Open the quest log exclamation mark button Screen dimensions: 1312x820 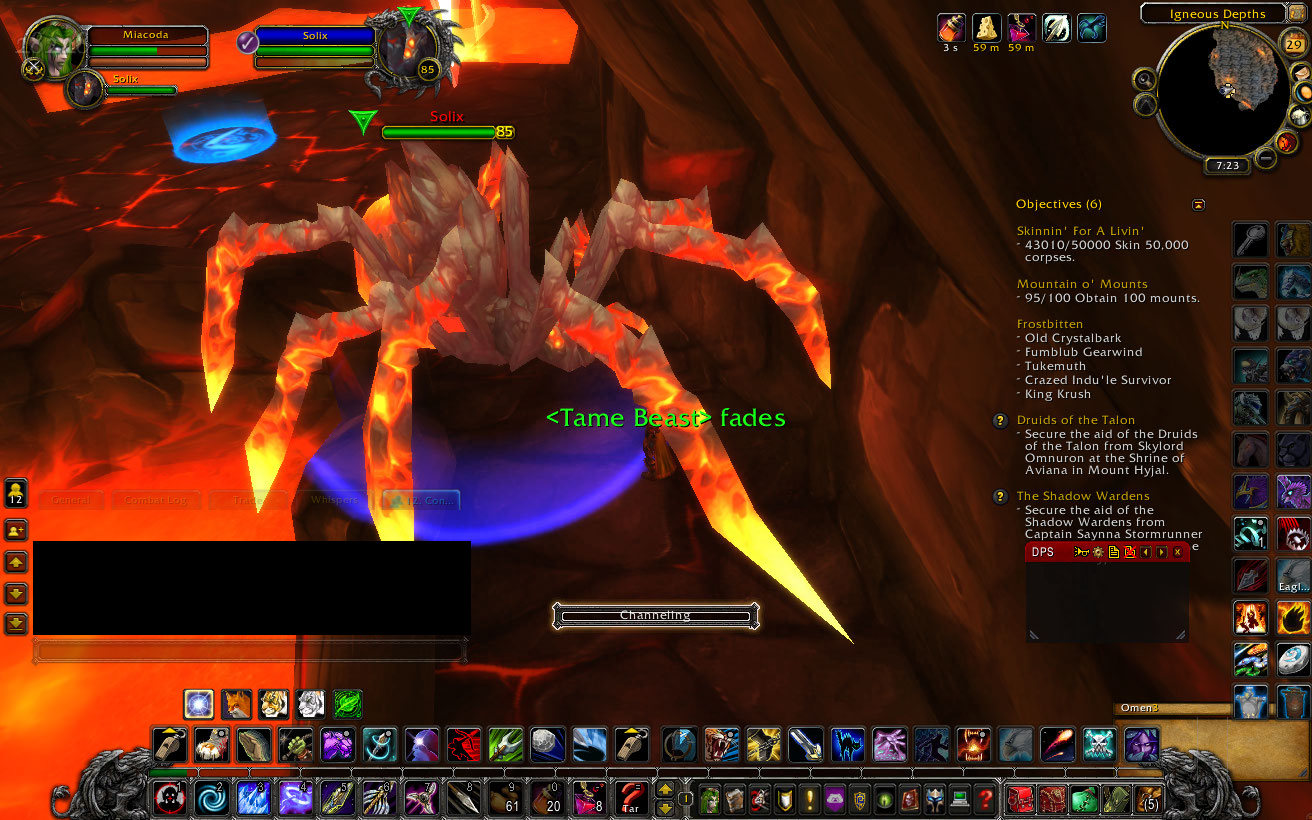point(808,799)
